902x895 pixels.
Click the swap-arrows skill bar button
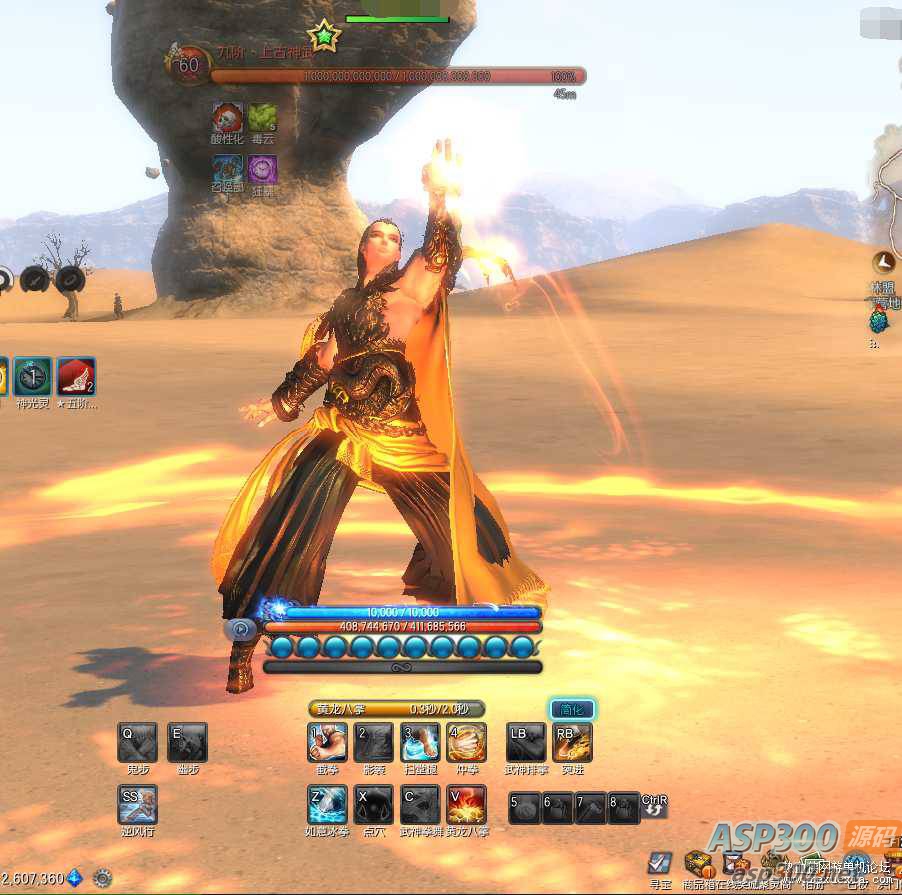[x=654, y=806]
